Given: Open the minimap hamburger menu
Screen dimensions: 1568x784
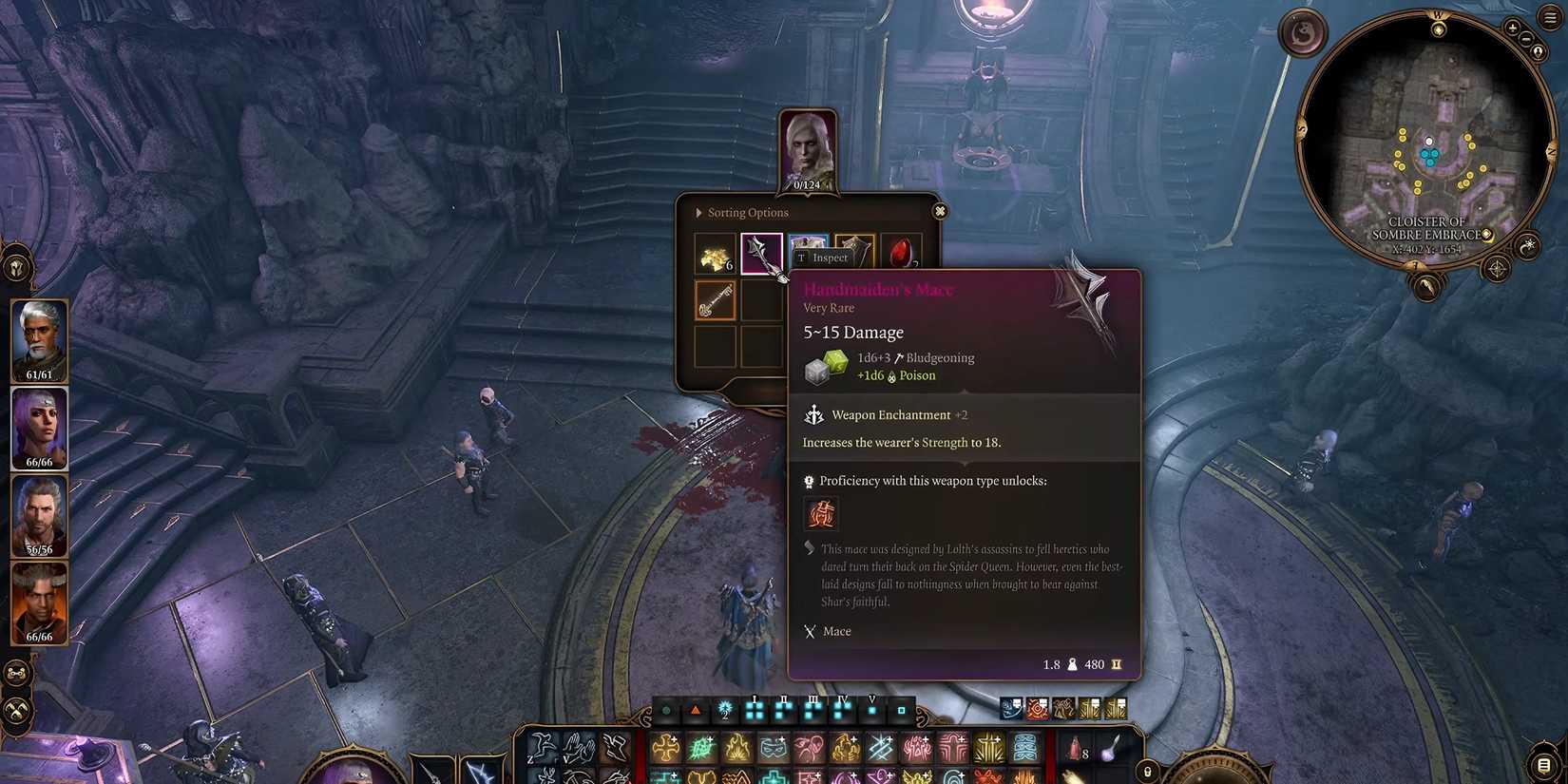Looking at the screenshot, I should [1549, 16].
